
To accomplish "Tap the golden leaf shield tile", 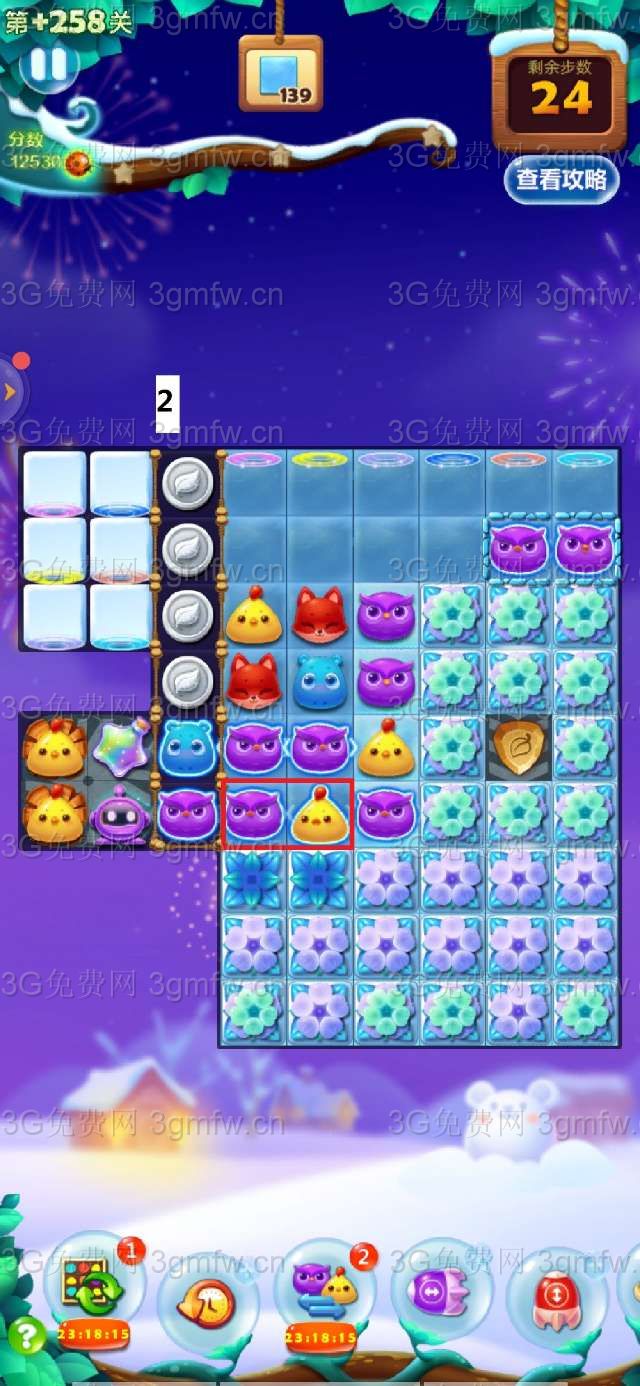I will [x=519, y=746].
